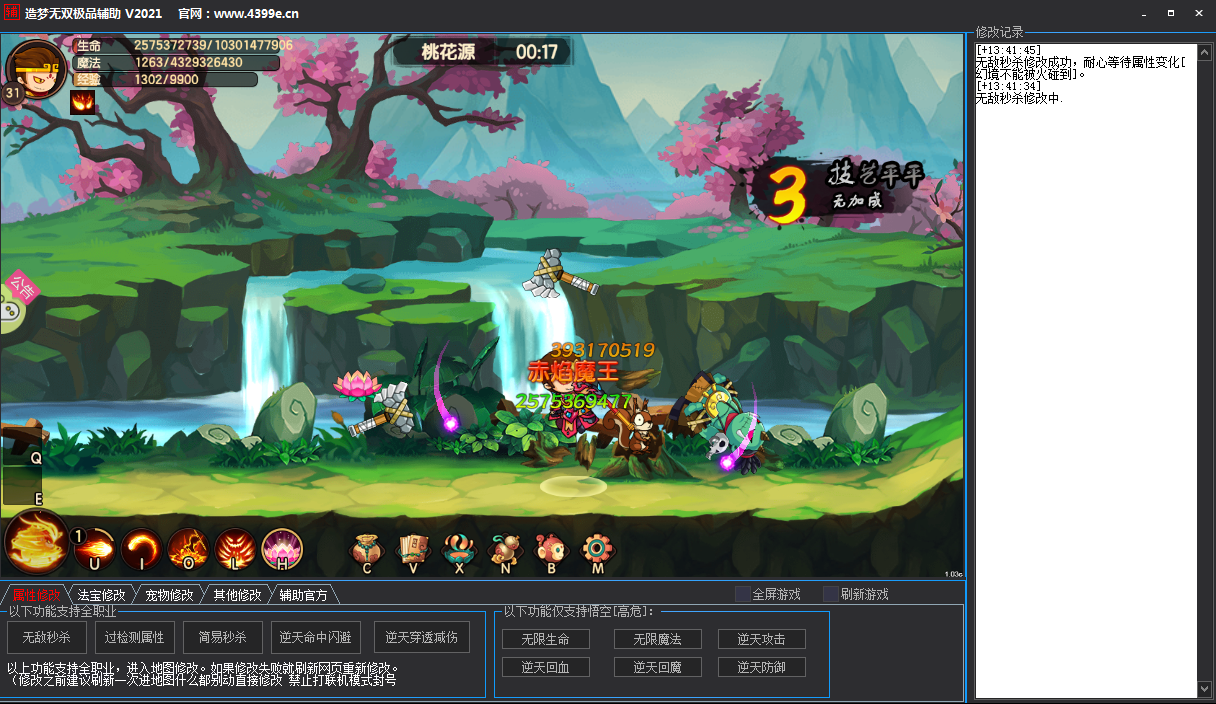The width and height of the screenshot is (1216, 704).
Task: Activate the 过检测属性 button
Action: (134, 637)
